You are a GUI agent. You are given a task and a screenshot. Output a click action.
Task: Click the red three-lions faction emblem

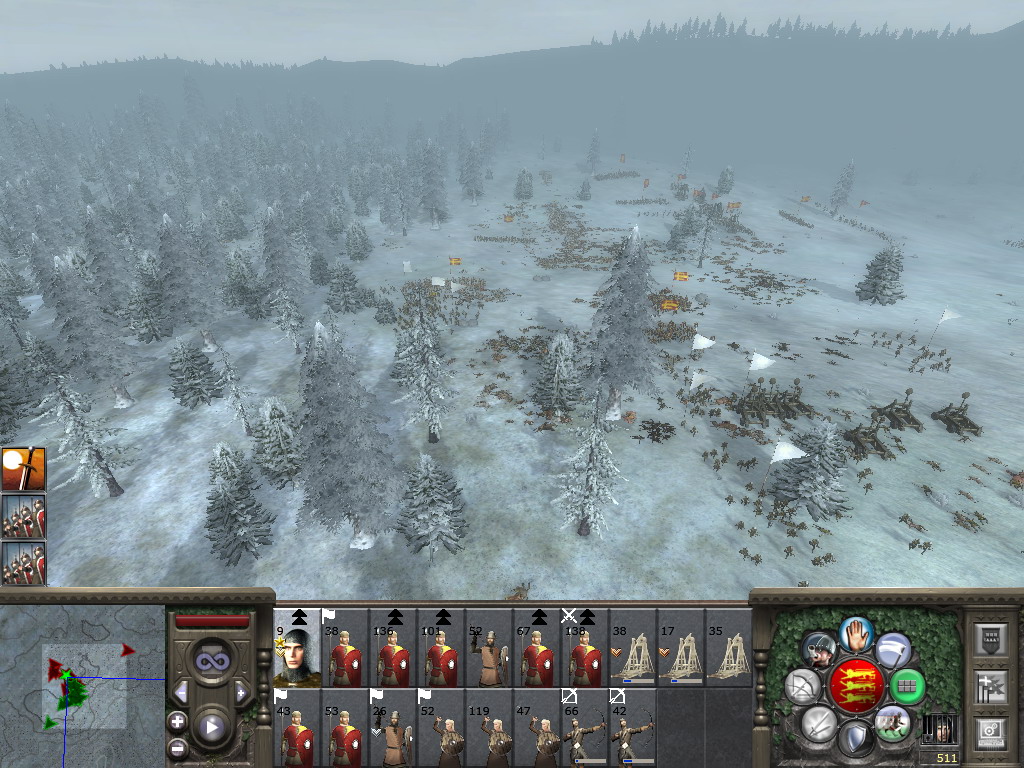856,686
